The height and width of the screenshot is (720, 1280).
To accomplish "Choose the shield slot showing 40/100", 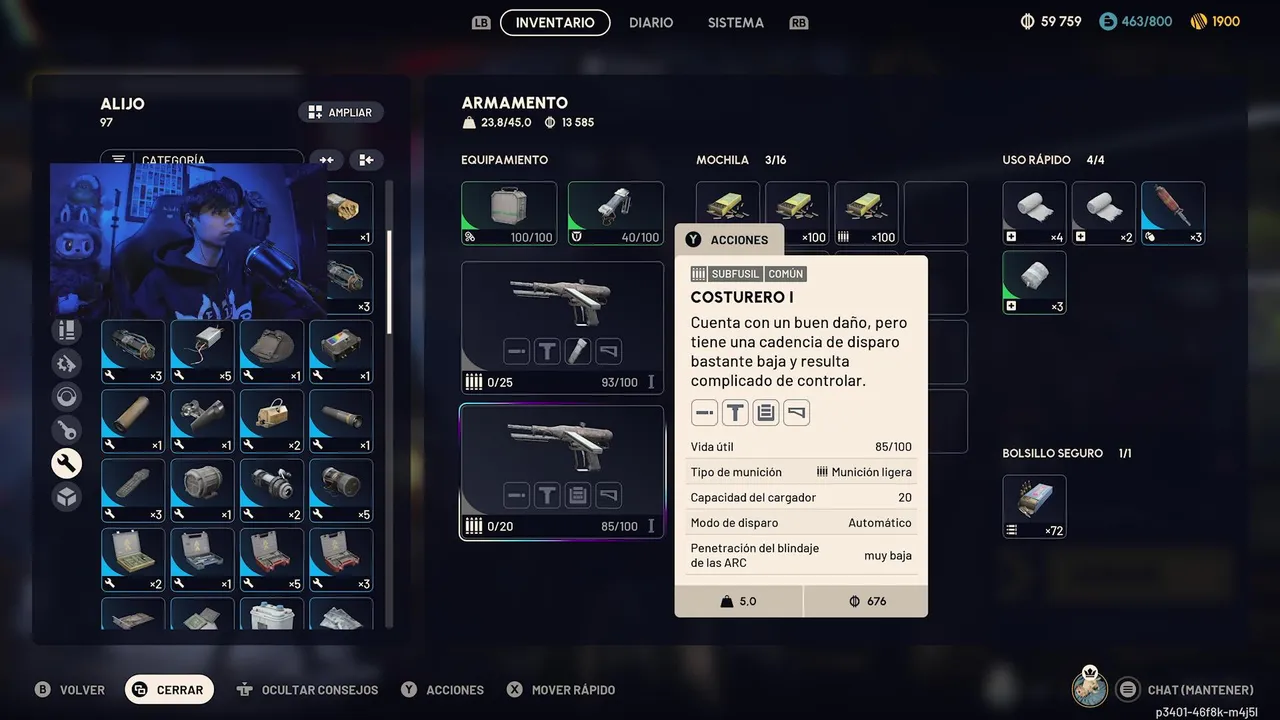I will 615,213.
